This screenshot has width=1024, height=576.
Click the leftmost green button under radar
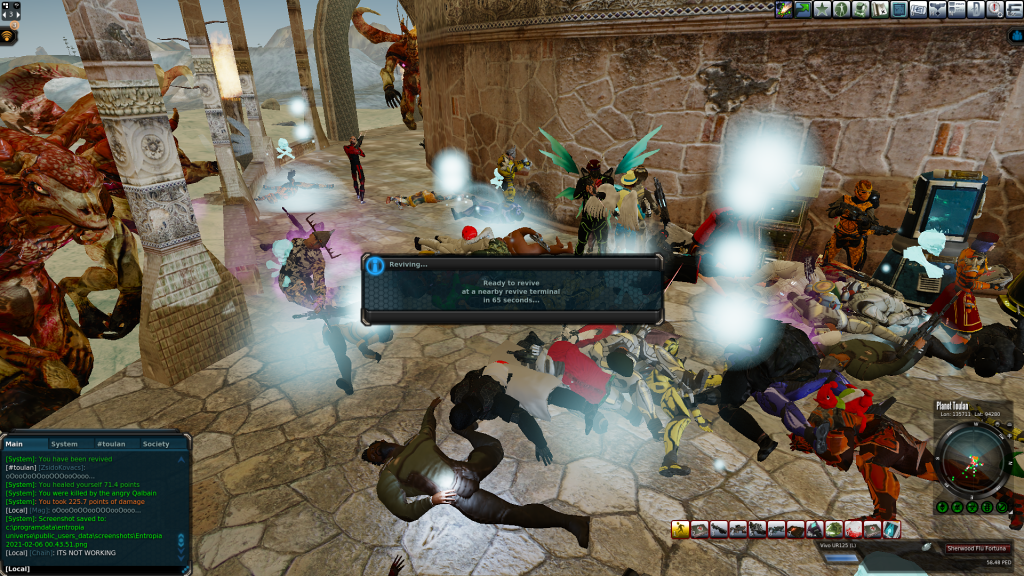coord(942,507)
